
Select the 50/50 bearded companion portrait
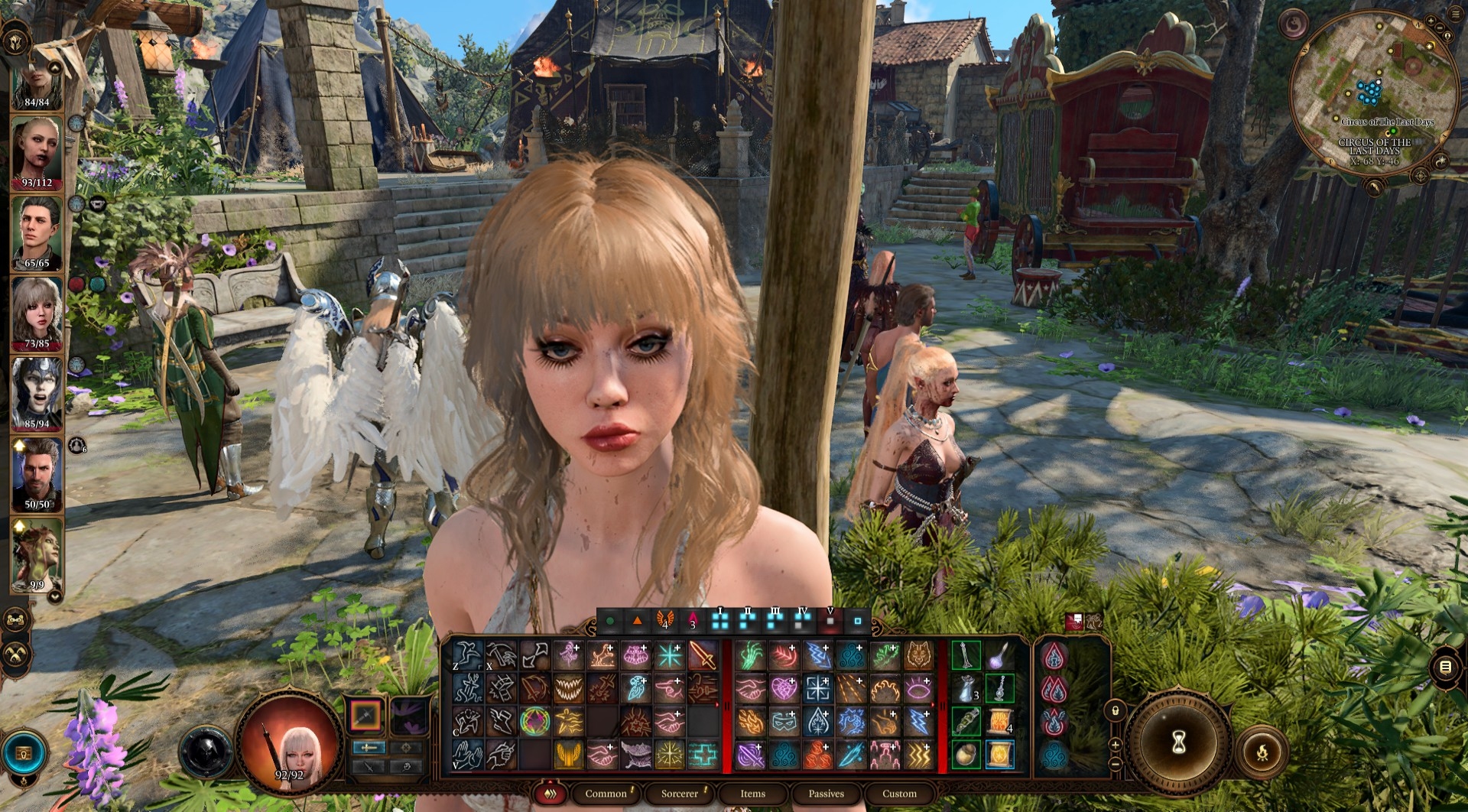(37, 473)
